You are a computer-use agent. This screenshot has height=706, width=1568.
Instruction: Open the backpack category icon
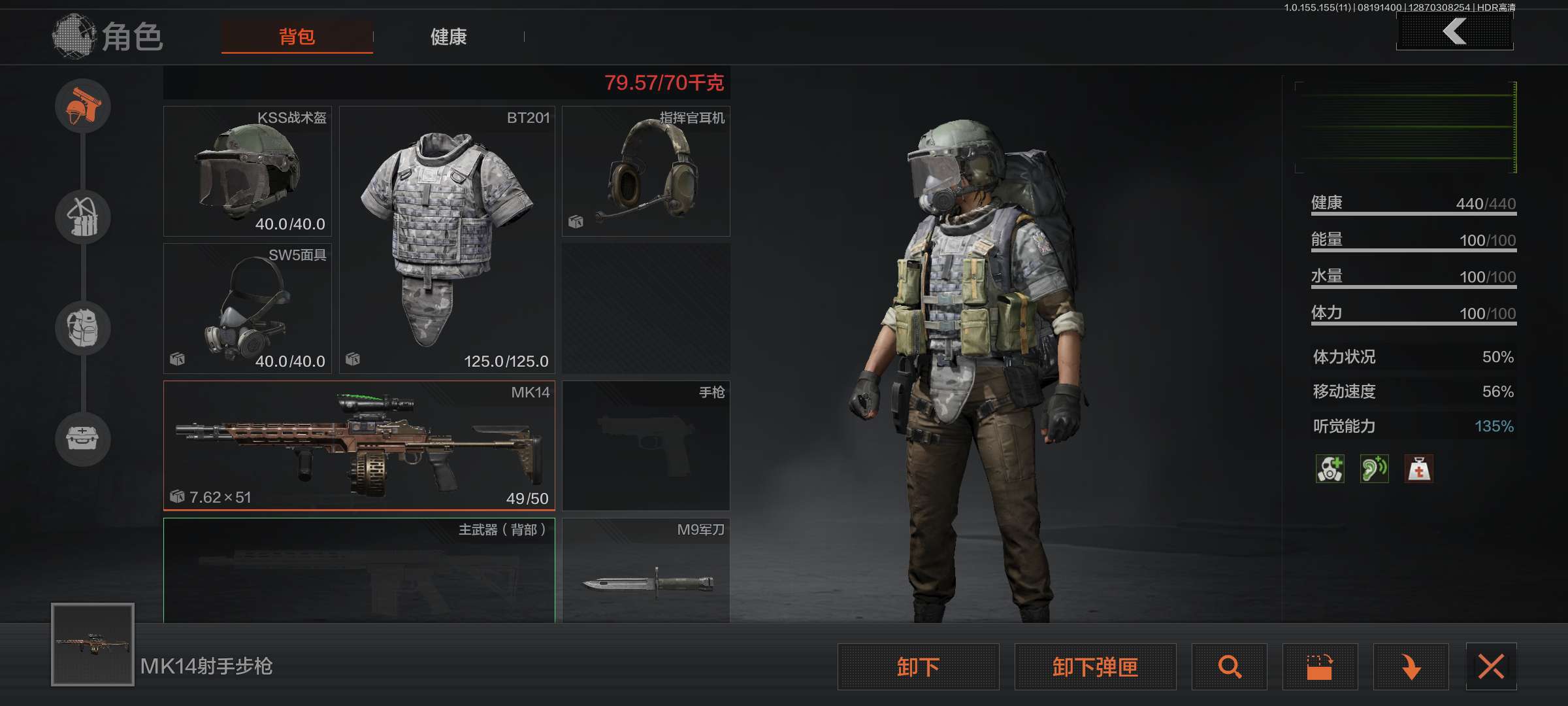[83, 328]
